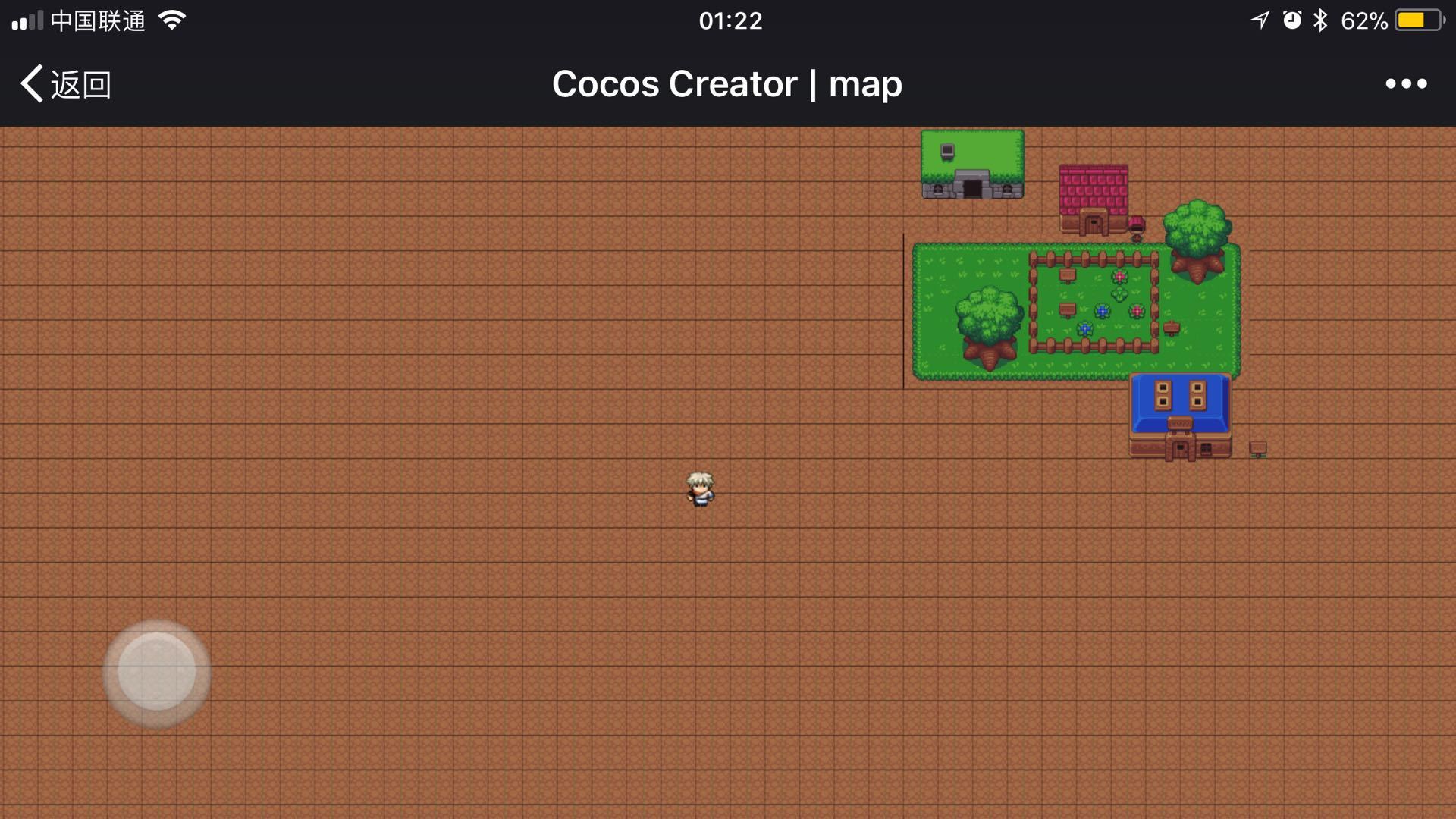Go back with the 返回 button
This screenshot has height=819, width=1456.
[66, 83]
